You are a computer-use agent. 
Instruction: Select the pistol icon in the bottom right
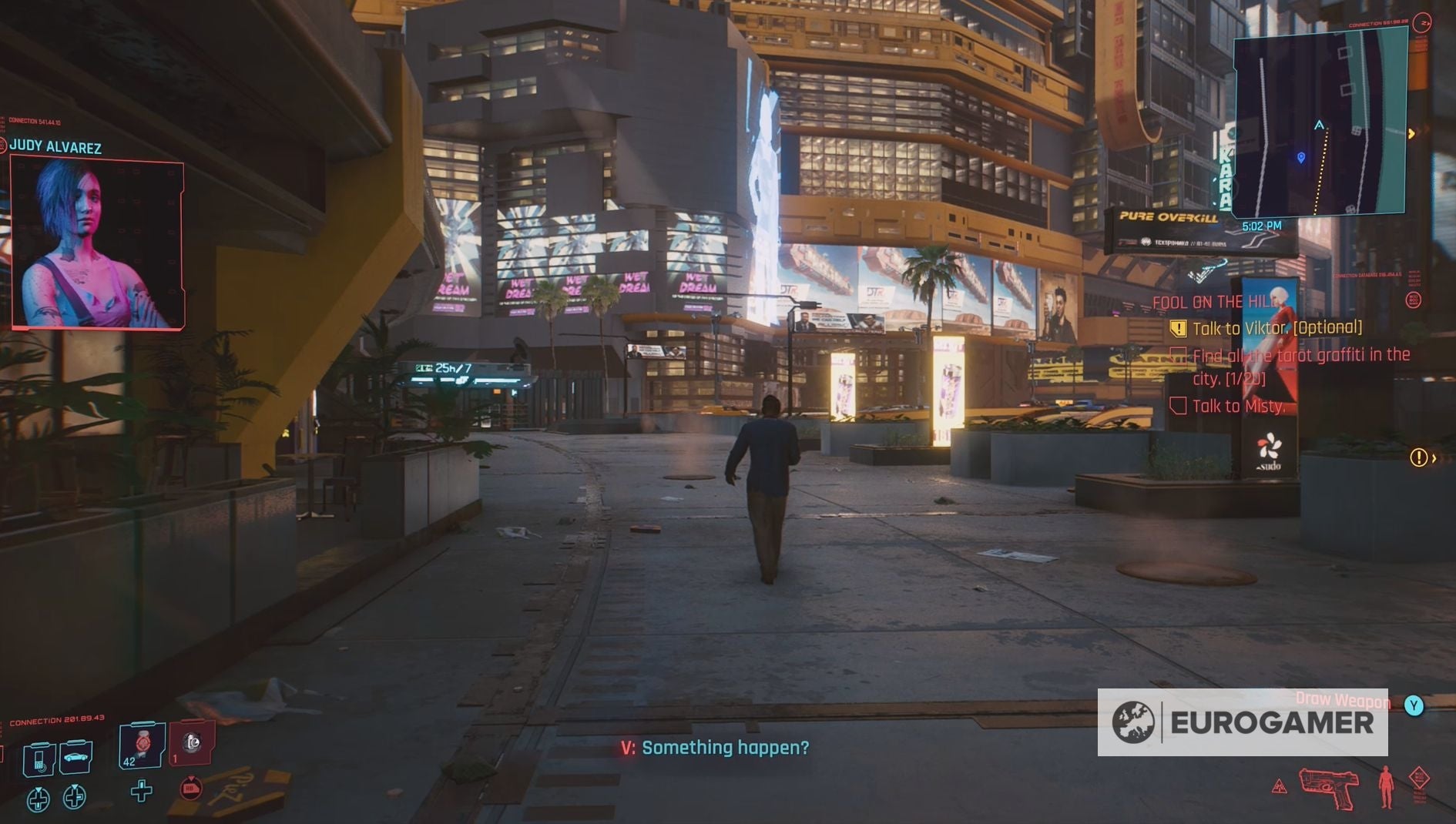pyautogui.click(x=1330, y=787)
